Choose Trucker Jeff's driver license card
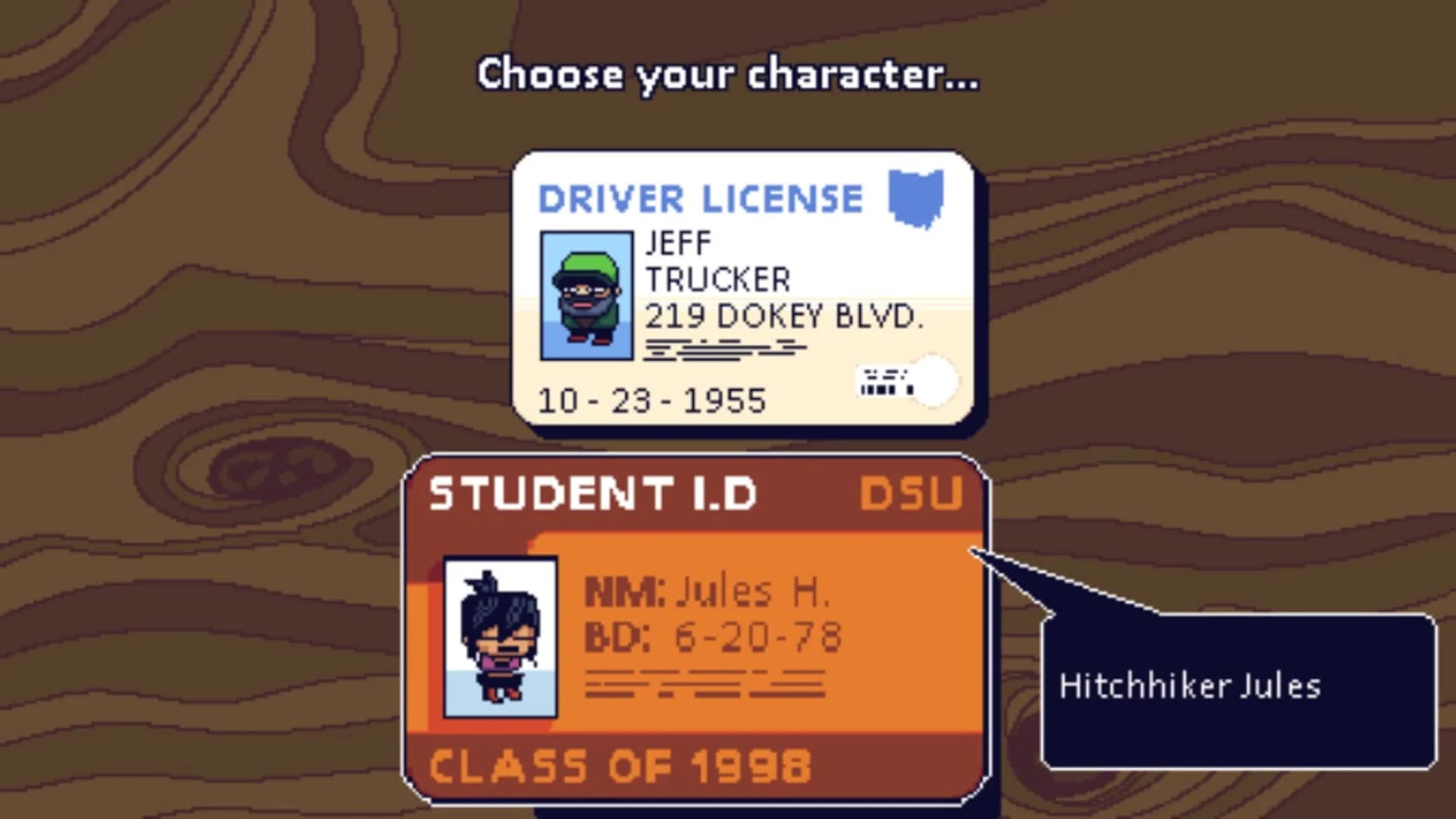Image resolution: width=1456 pixels, height=819 pixels. (743, 288)
